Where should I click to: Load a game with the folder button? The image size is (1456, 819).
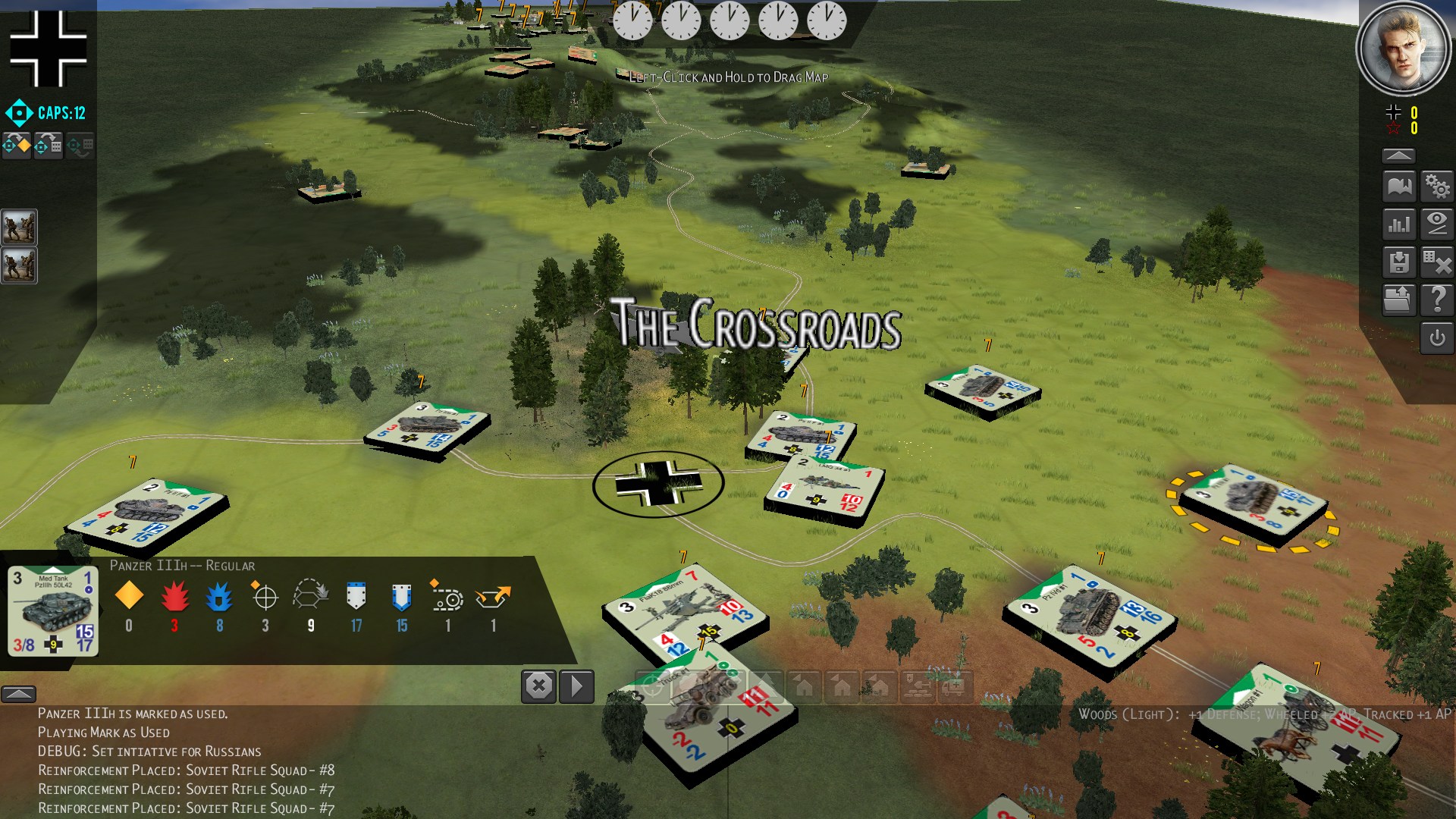coord(1399,300)
